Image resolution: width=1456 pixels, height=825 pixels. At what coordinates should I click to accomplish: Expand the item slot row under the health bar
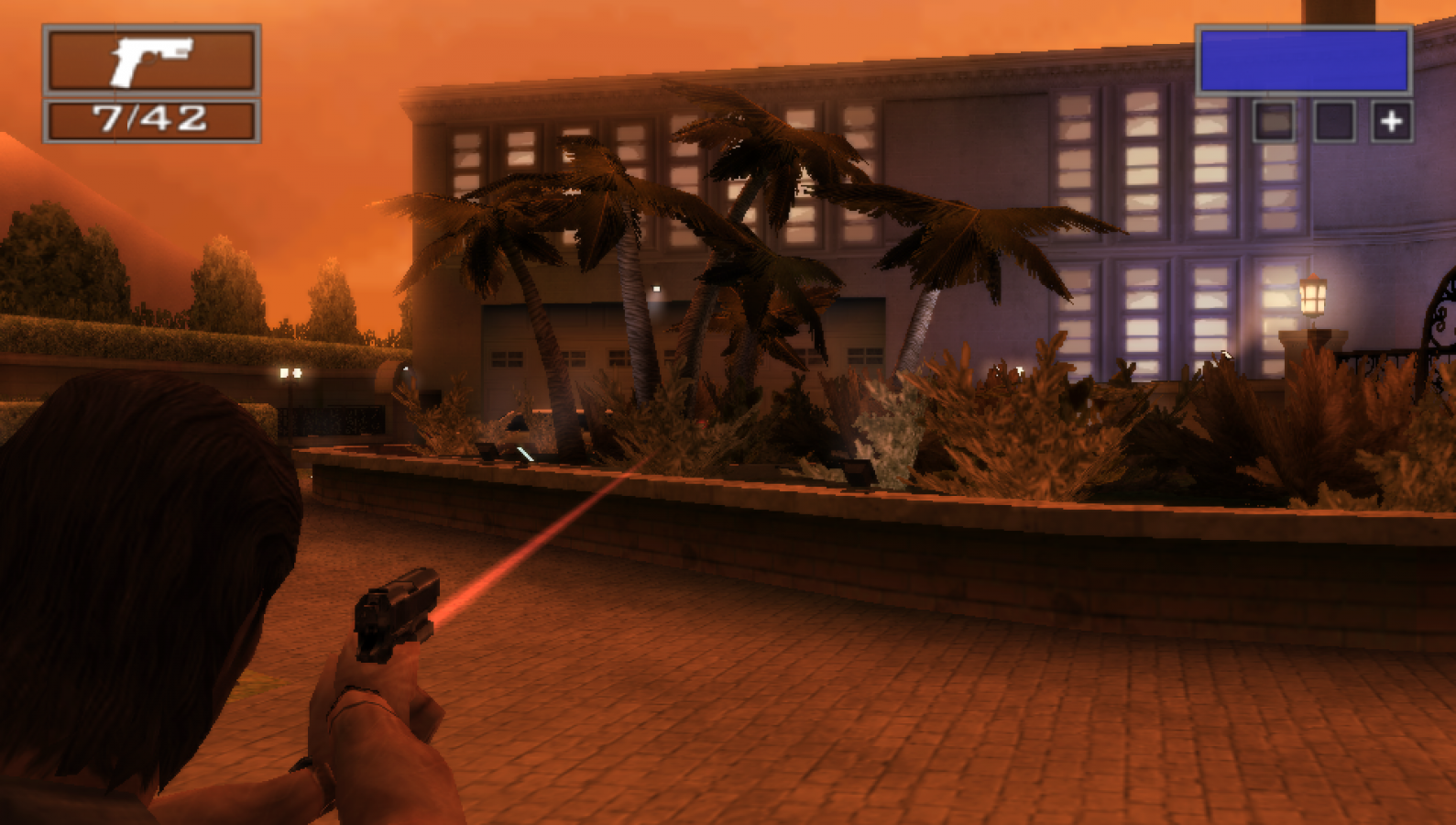(1333, 119)
